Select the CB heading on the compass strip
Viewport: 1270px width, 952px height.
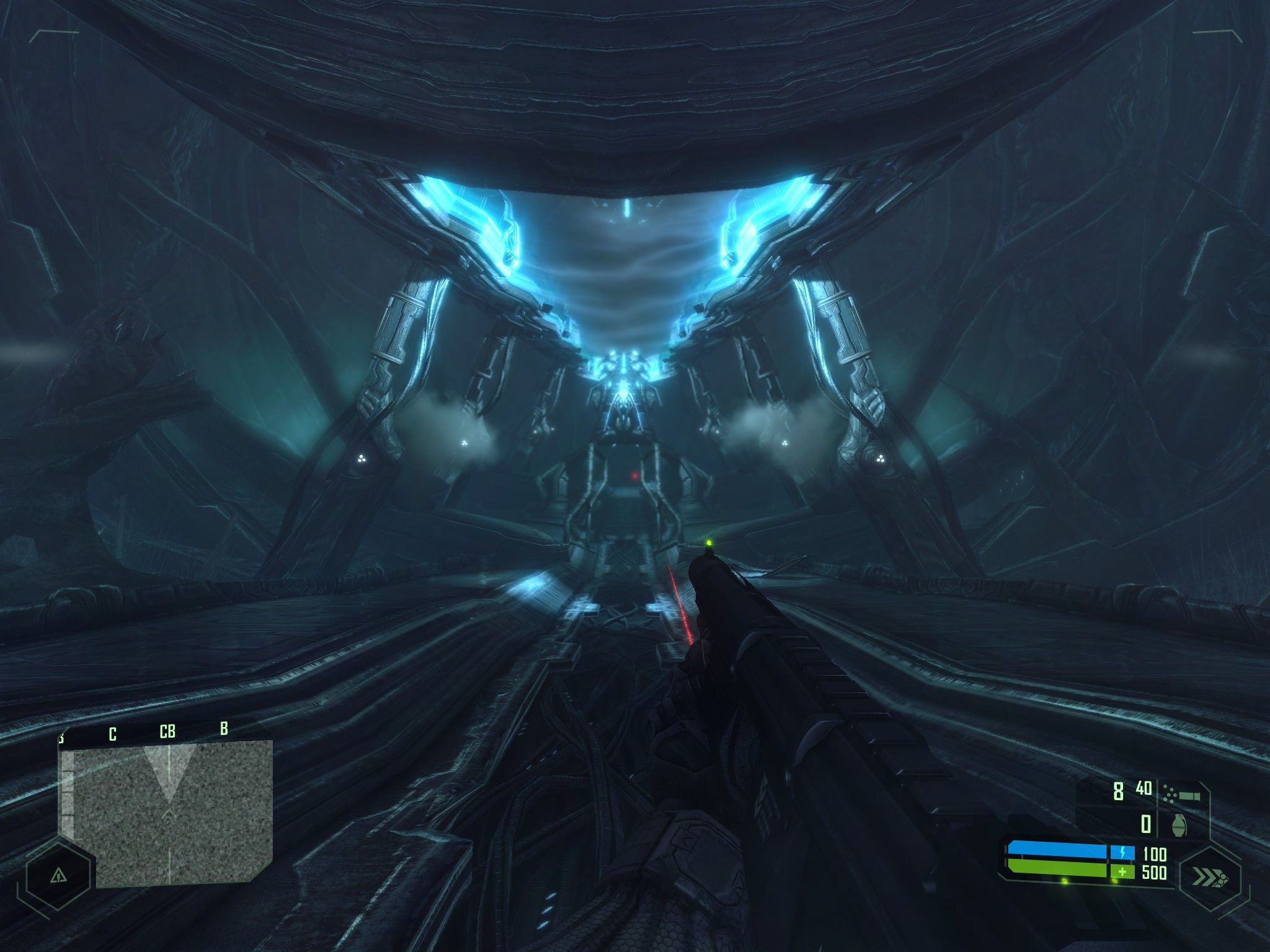point(167,731)
